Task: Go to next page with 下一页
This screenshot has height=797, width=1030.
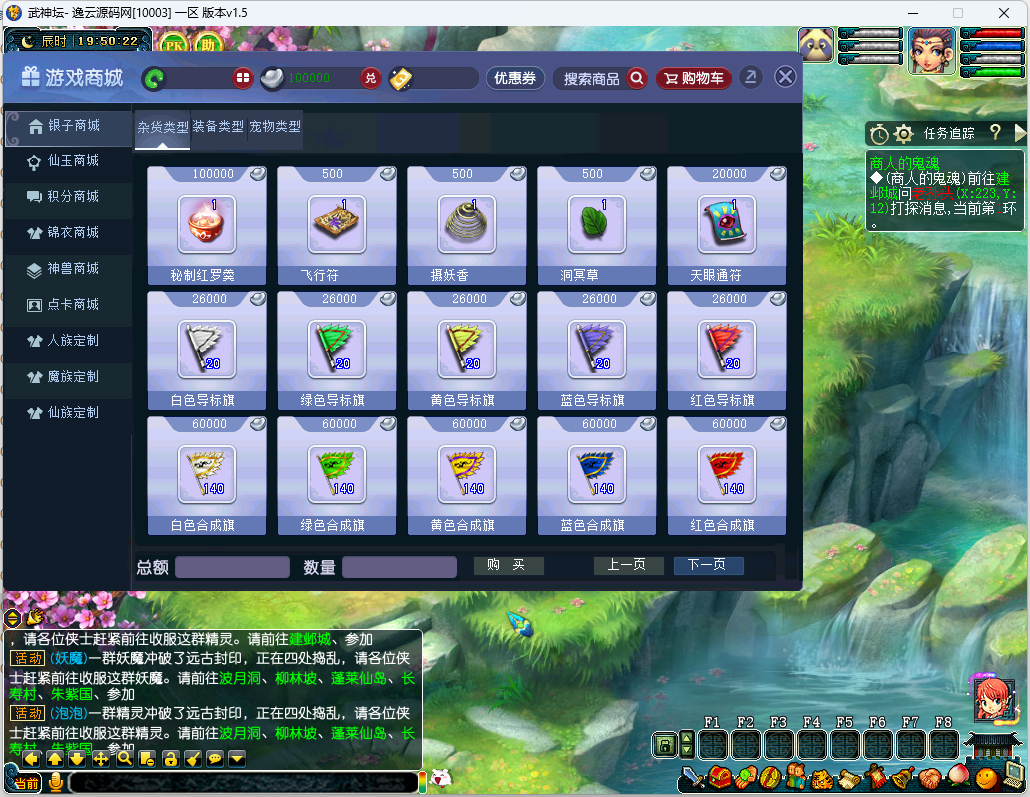Action: coord(708,566)
